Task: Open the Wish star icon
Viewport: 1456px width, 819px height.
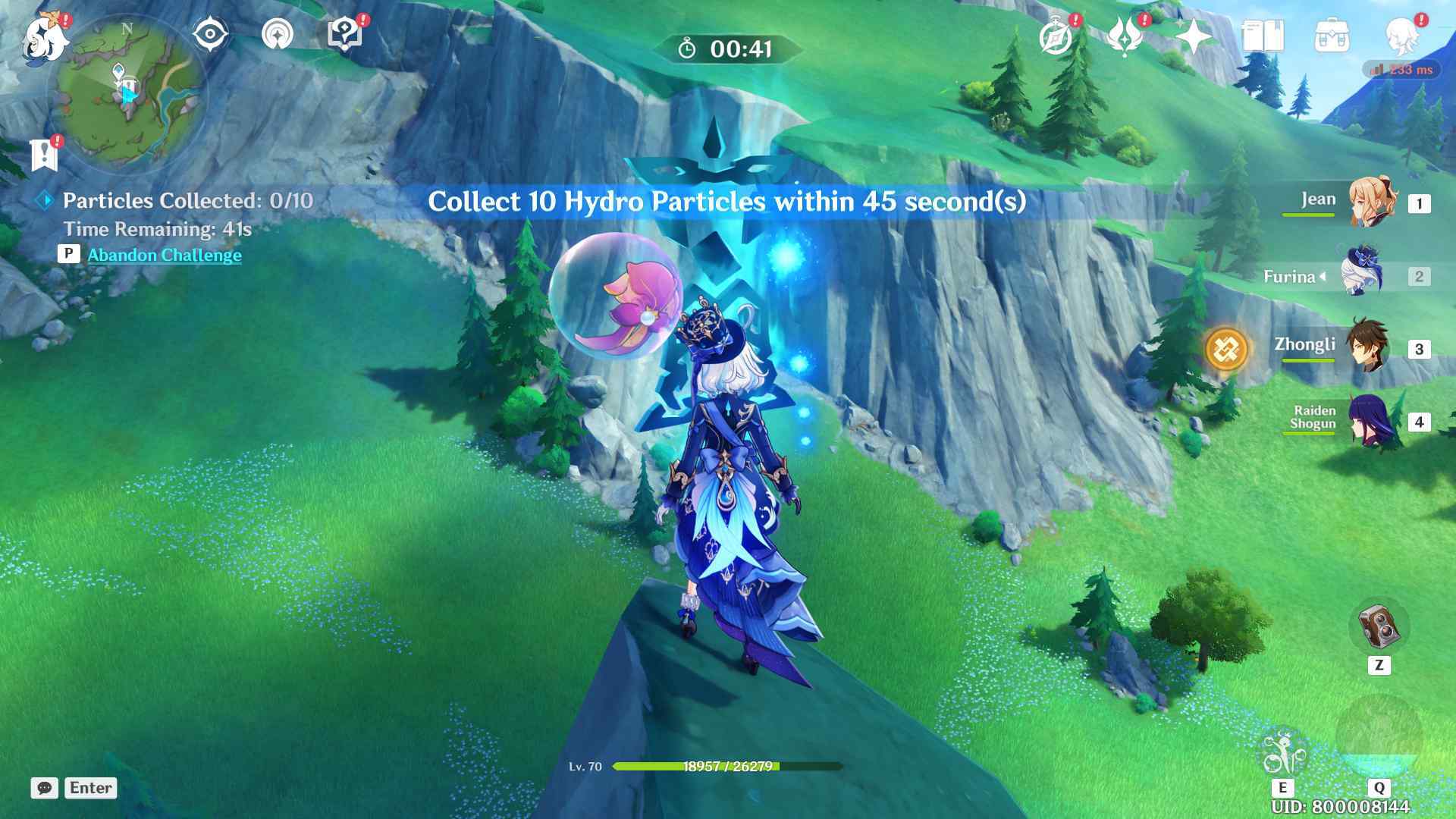Action: click(x=1193, y=36)
